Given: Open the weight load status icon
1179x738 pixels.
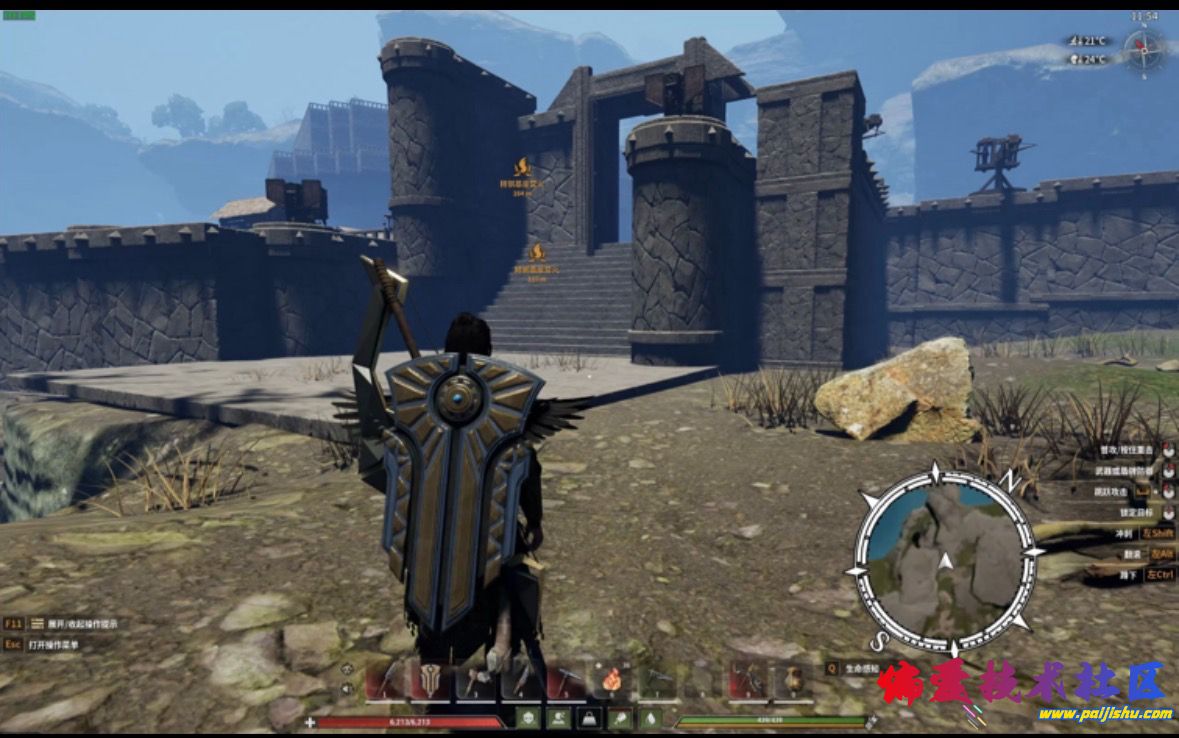Looking at the screenshot, I should 591,718.
